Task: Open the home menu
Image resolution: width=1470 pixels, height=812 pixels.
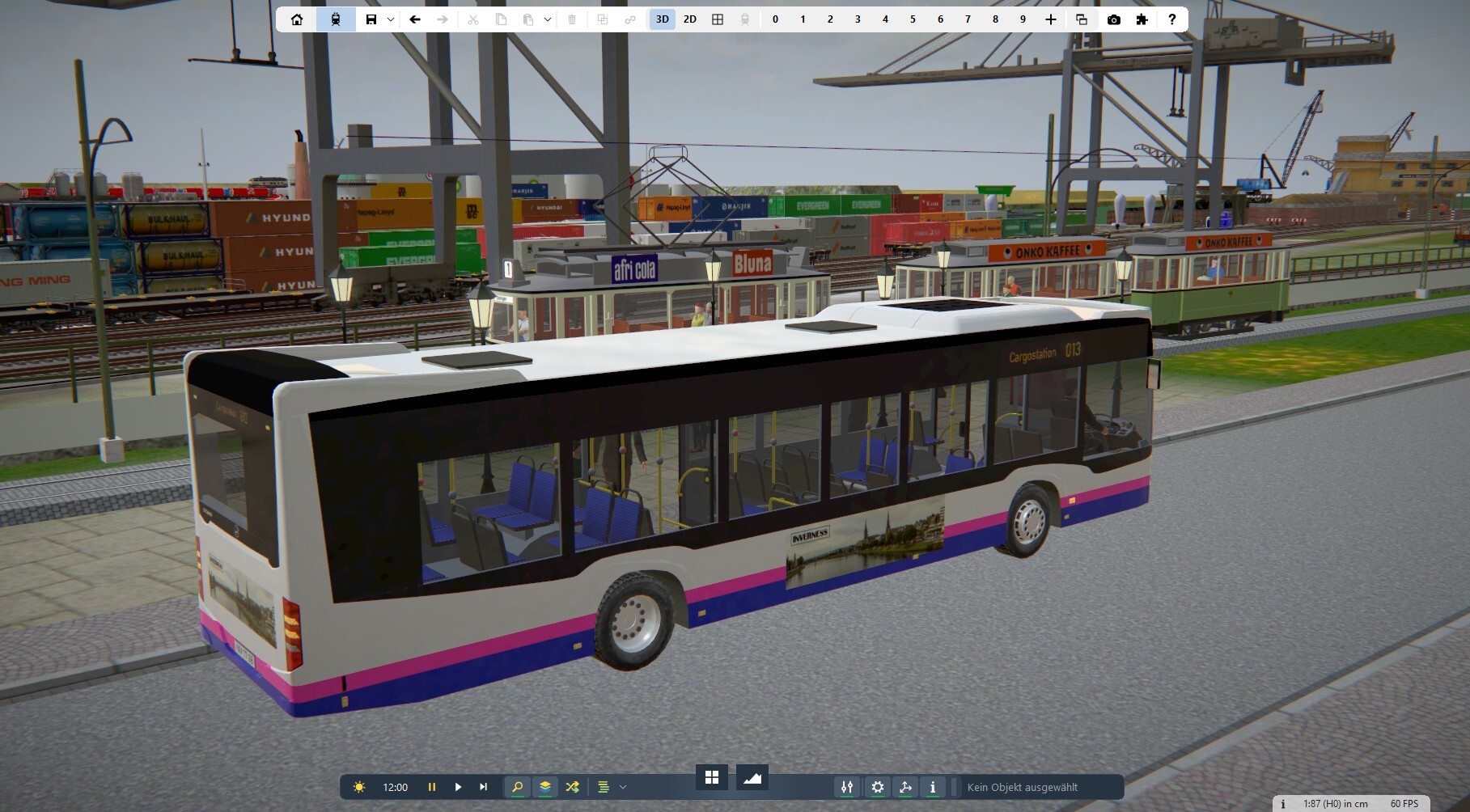Action: pyautogui.click(x=297, y=19)
